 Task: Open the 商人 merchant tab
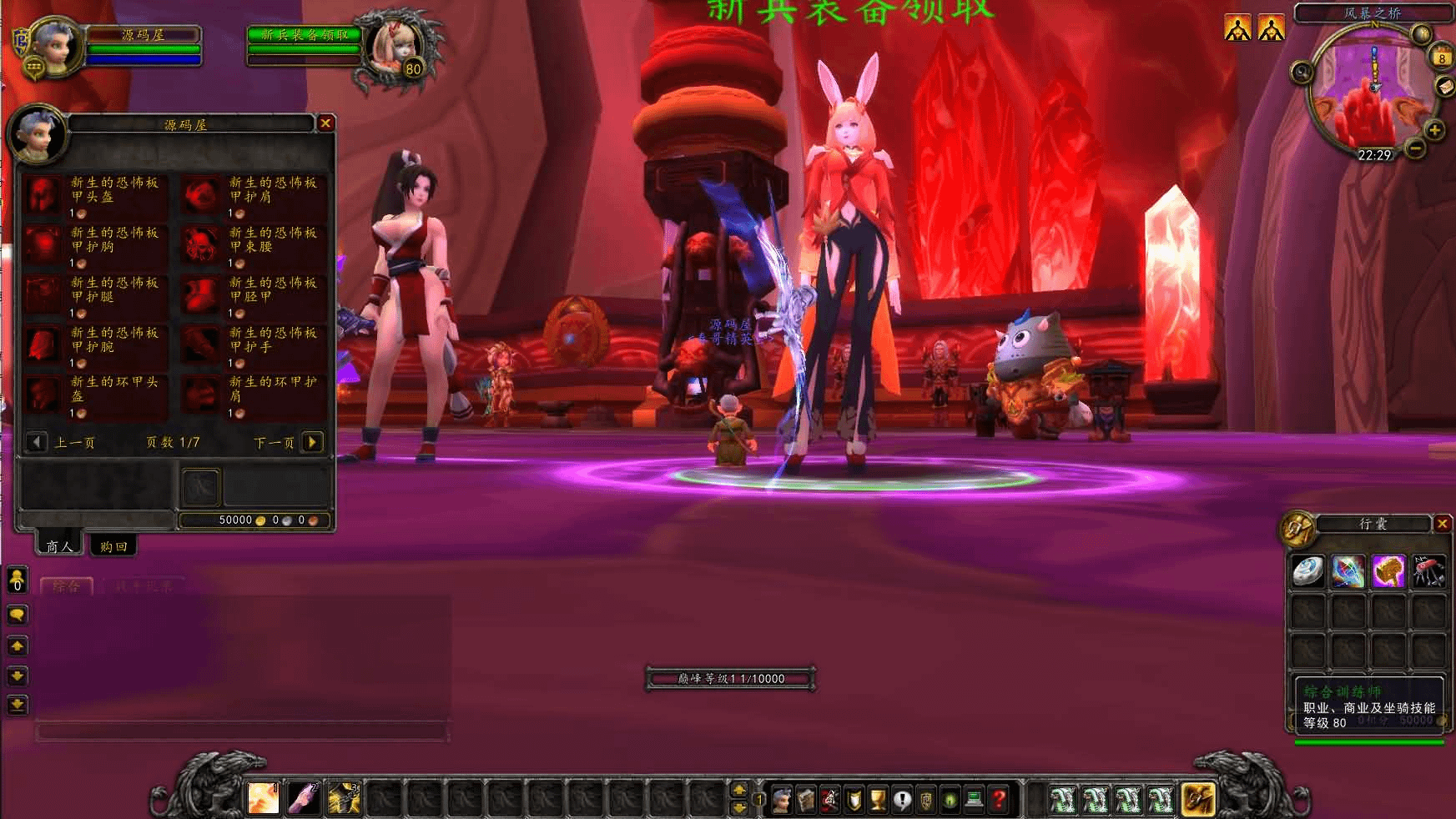tap(59, 546)
